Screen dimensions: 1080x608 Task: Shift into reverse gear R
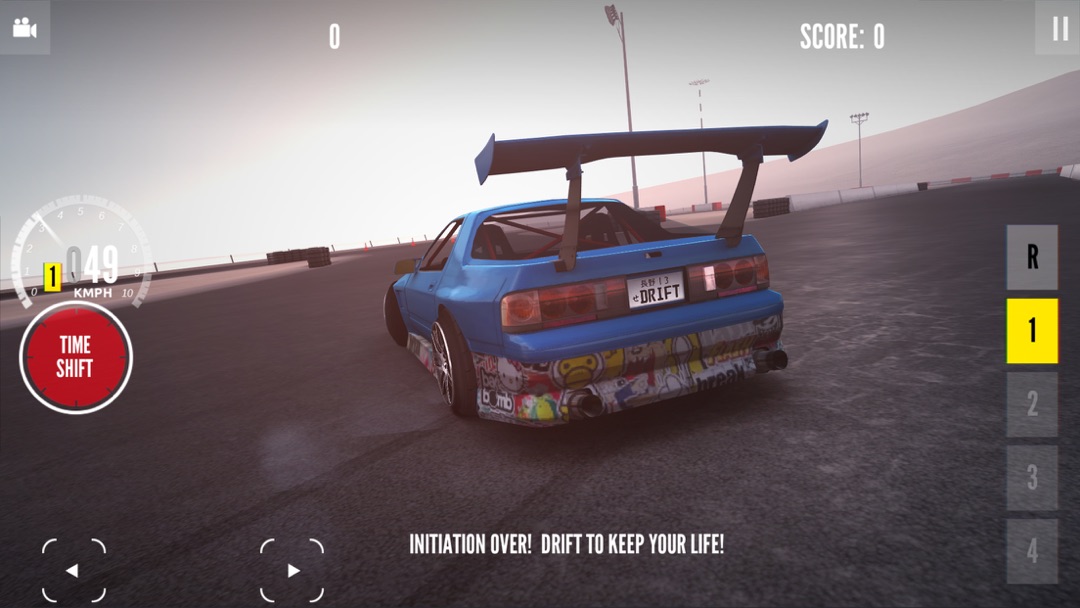1032,258
